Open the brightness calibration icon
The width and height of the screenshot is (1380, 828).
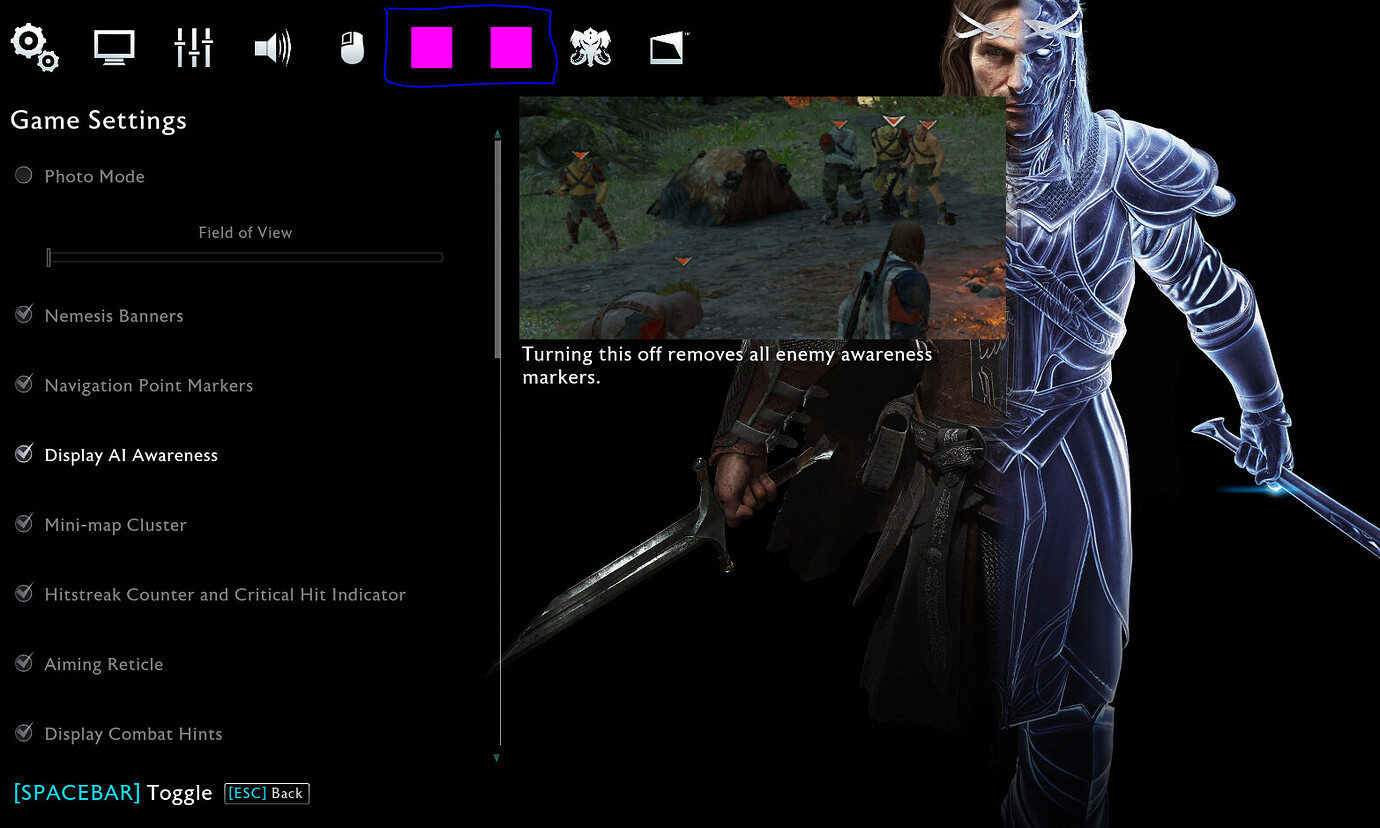click(667, 46)
